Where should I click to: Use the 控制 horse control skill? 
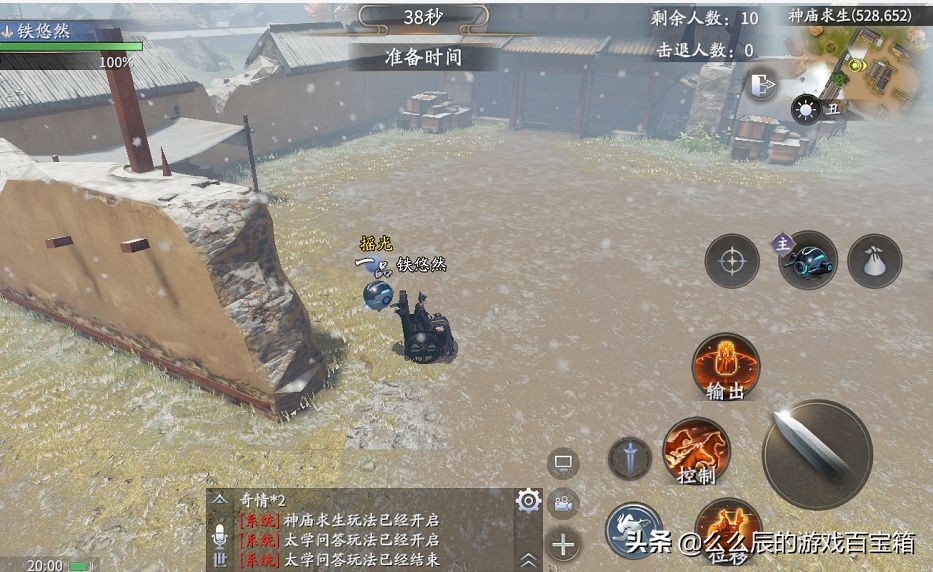click(x=696, y=451)
